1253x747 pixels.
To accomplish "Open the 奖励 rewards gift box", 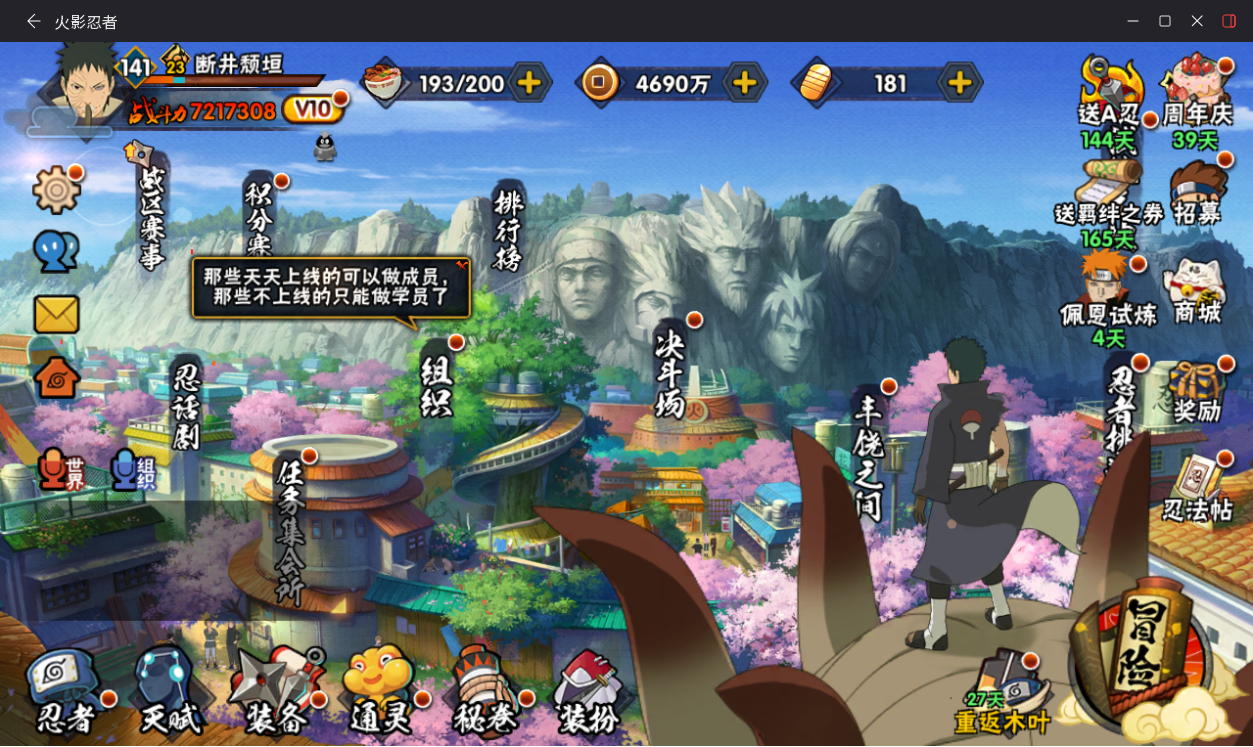I will (x=1197, y=392).
